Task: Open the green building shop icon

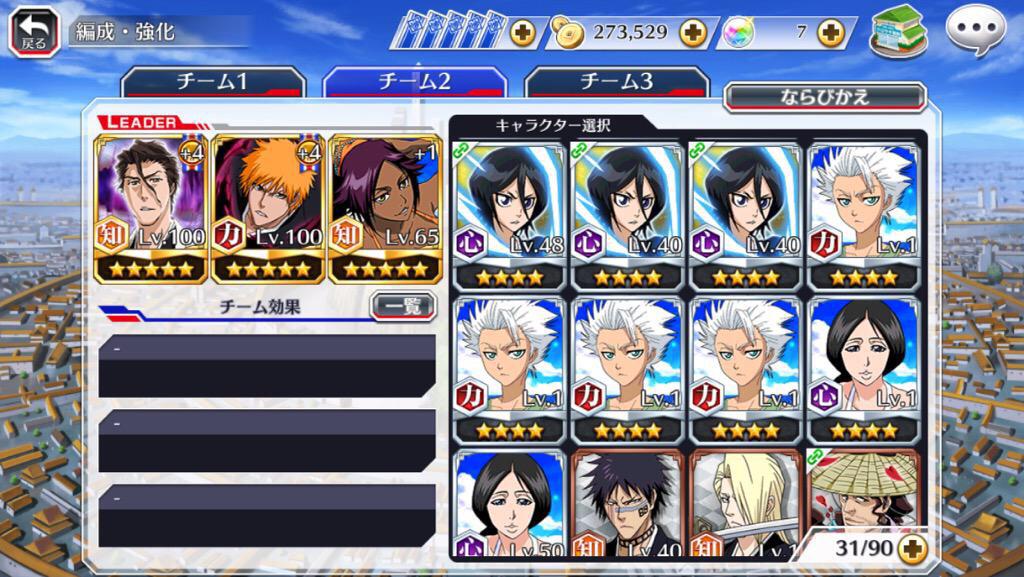Action: coord(898,31)
